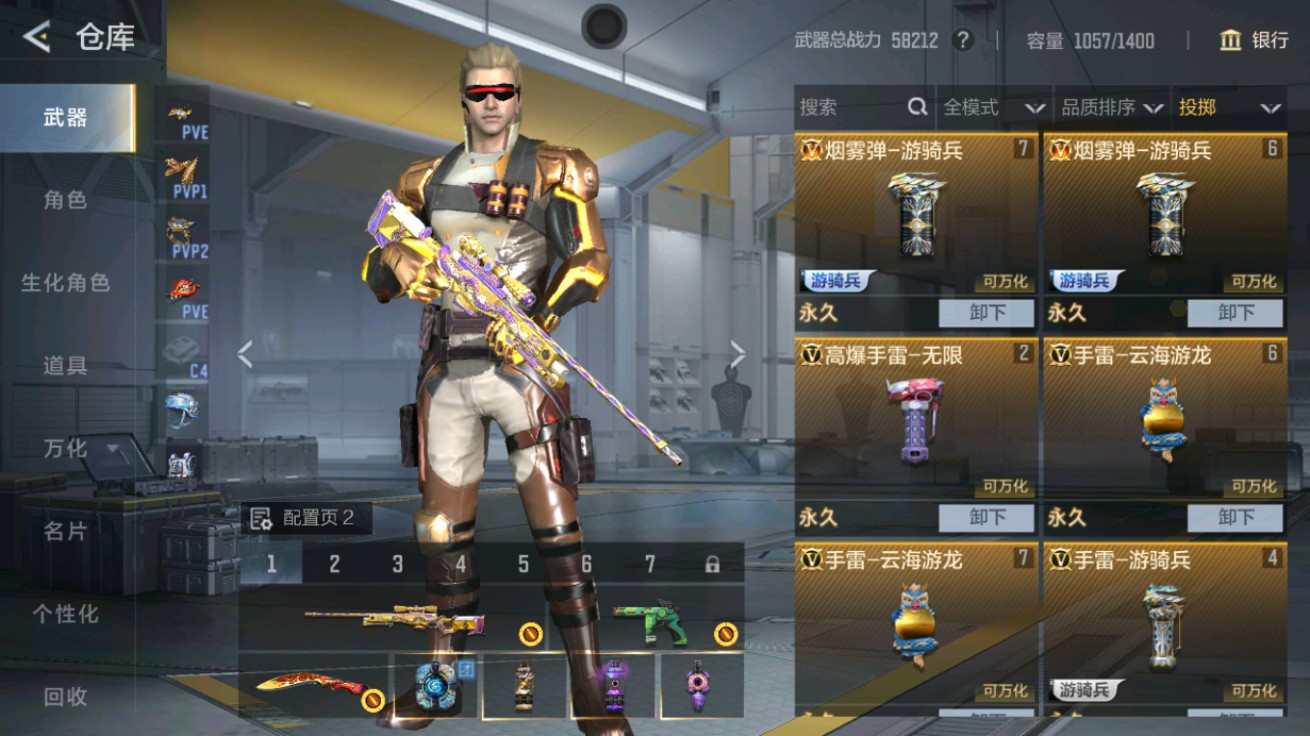
Task: Open the 银行 (Bank) panel
Action: point(1261,41)
